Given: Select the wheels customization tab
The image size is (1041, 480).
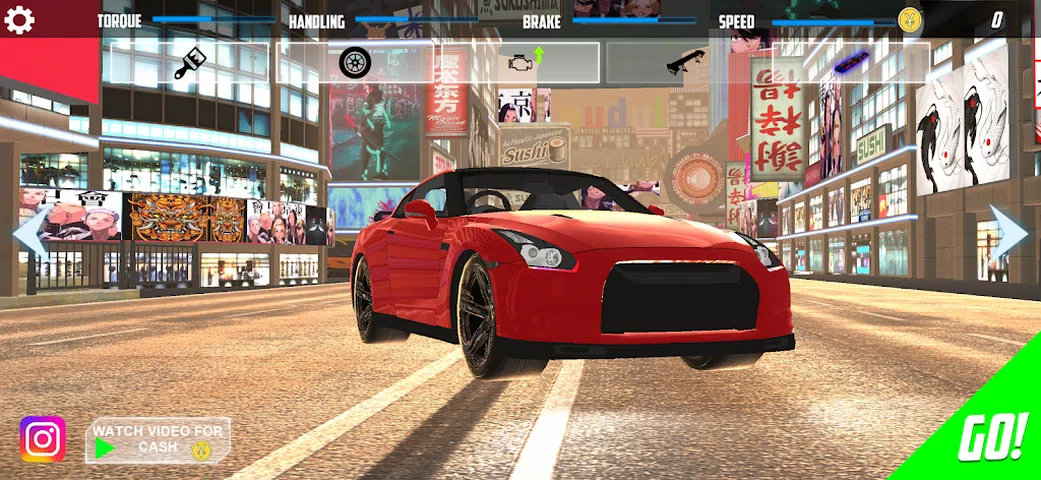Looking at the screenshot, I should pyautogui.click(x=354, y=63).
